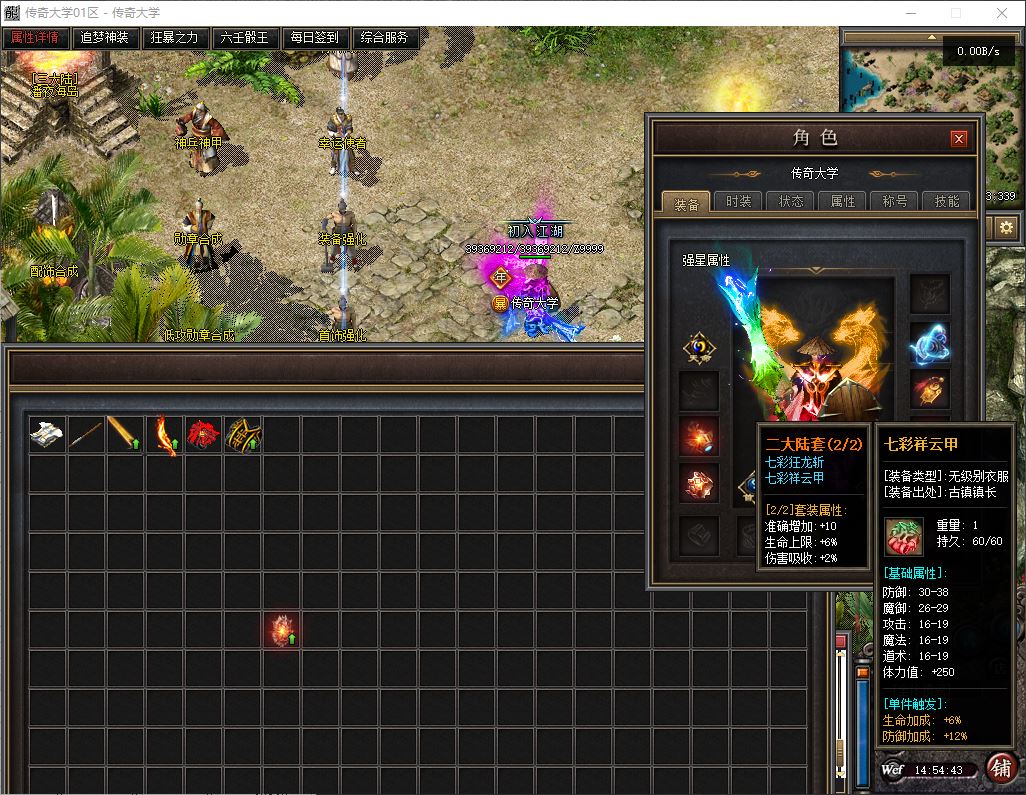Switch to the 技能 tab
The image size is (1026, 795).
[947, 201]
